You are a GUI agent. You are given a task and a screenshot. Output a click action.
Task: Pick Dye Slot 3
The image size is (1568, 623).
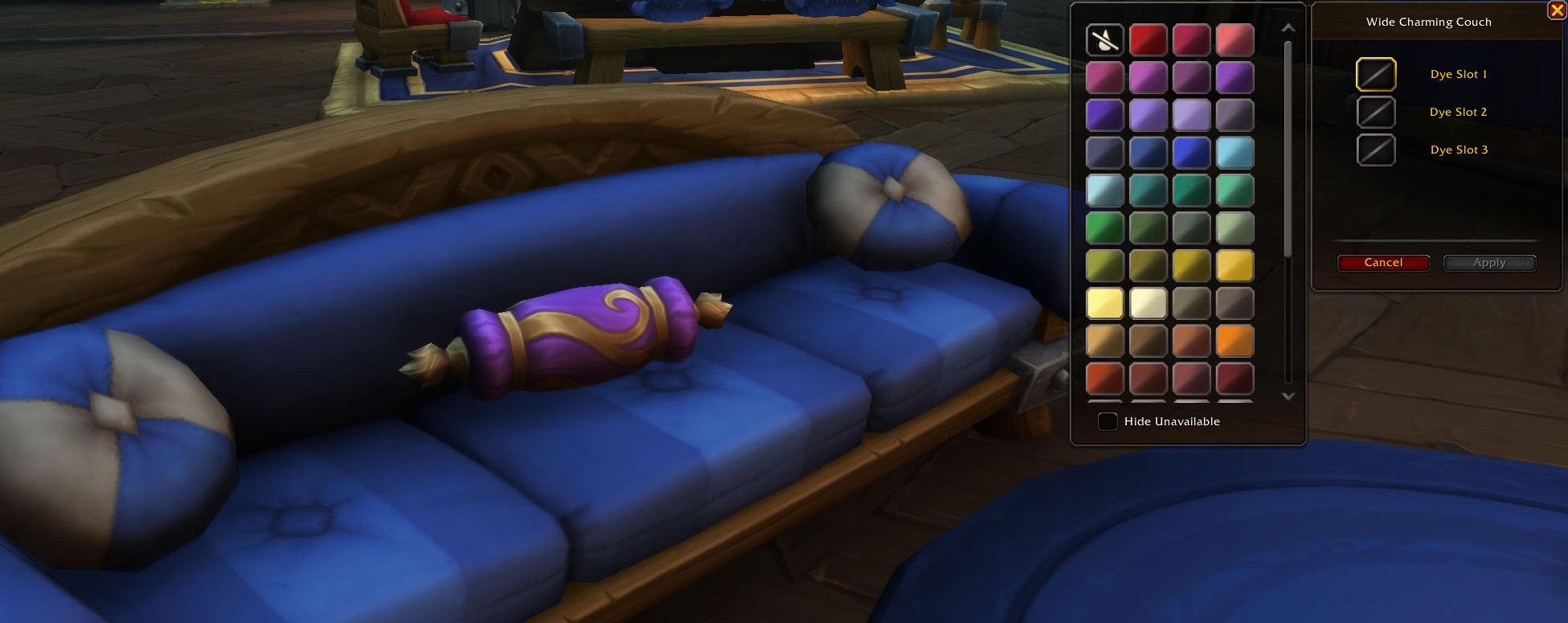tap(1376, 150)
